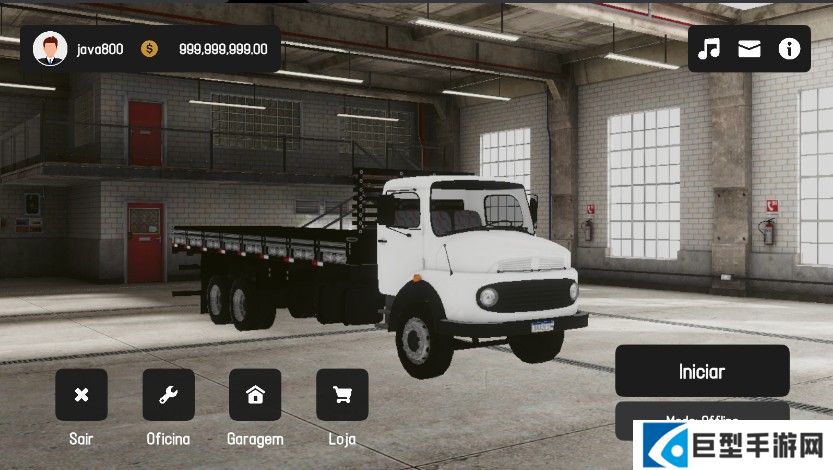Open the Loja shop

click(342, 395)
